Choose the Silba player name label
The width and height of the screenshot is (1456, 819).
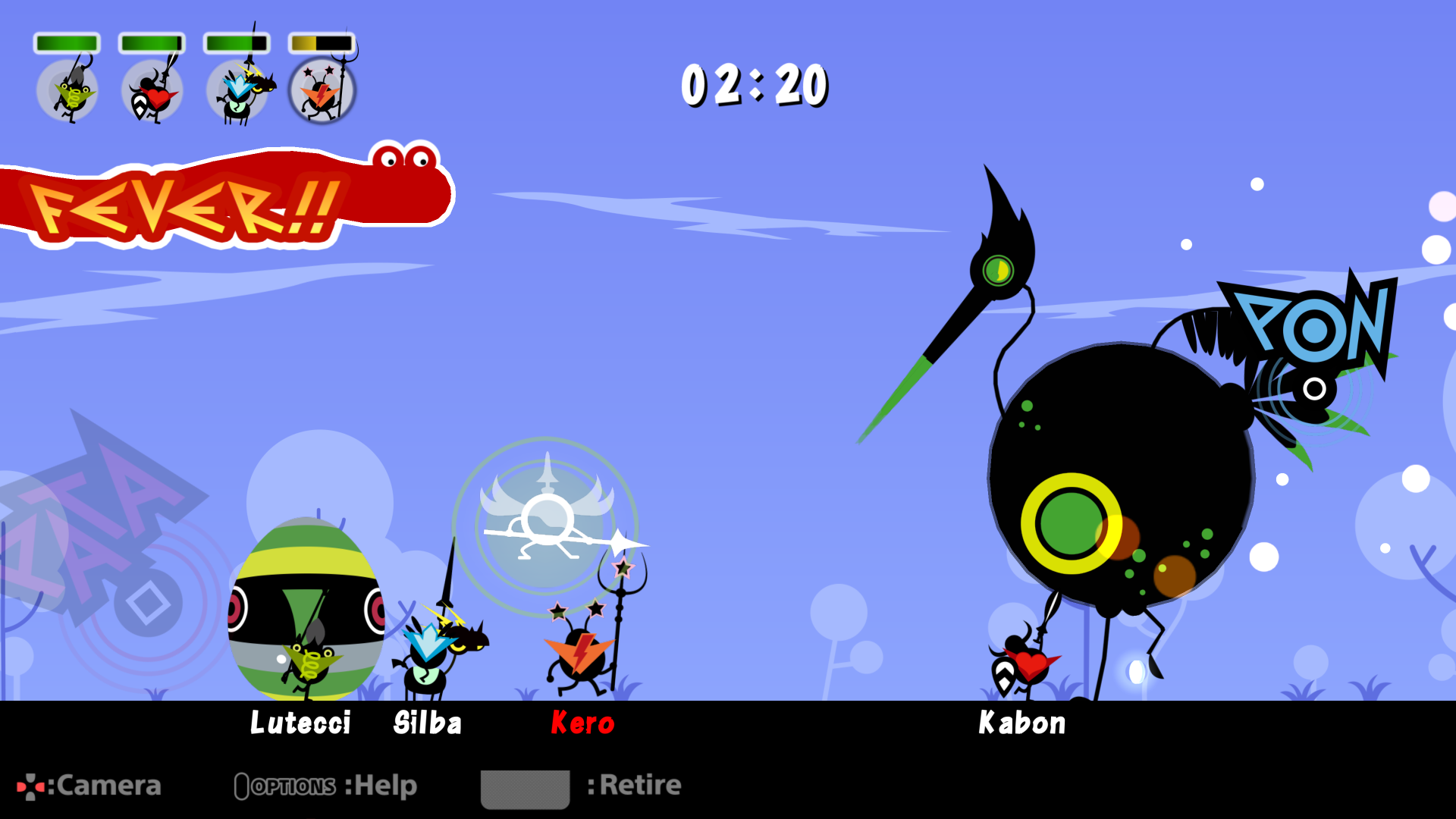[x=428, y=723]
